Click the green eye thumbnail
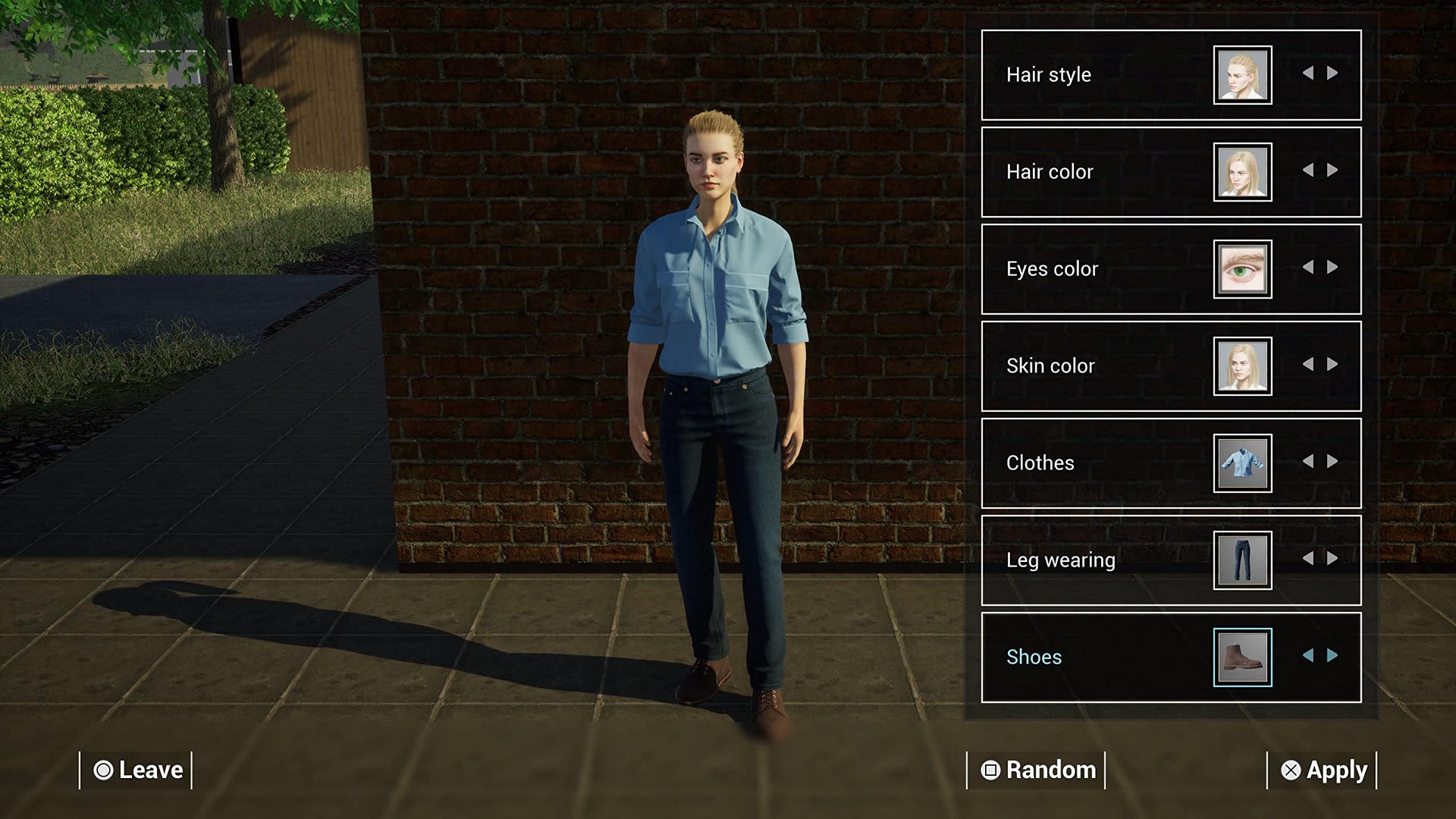 pyautogui.click(x=1242, y=269)
